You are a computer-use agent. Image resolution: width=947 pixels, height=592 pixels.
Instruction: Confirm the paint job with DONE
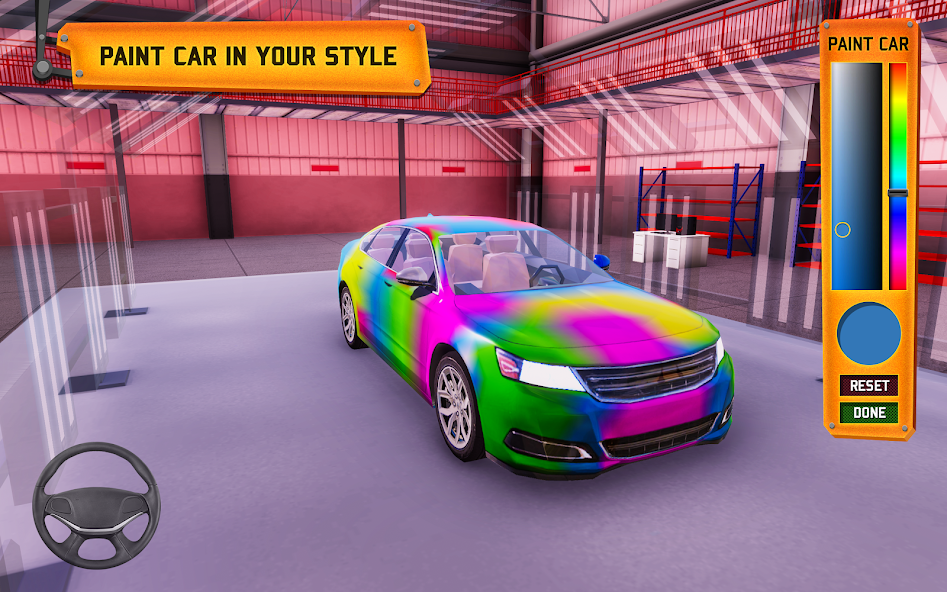[868, 412]
